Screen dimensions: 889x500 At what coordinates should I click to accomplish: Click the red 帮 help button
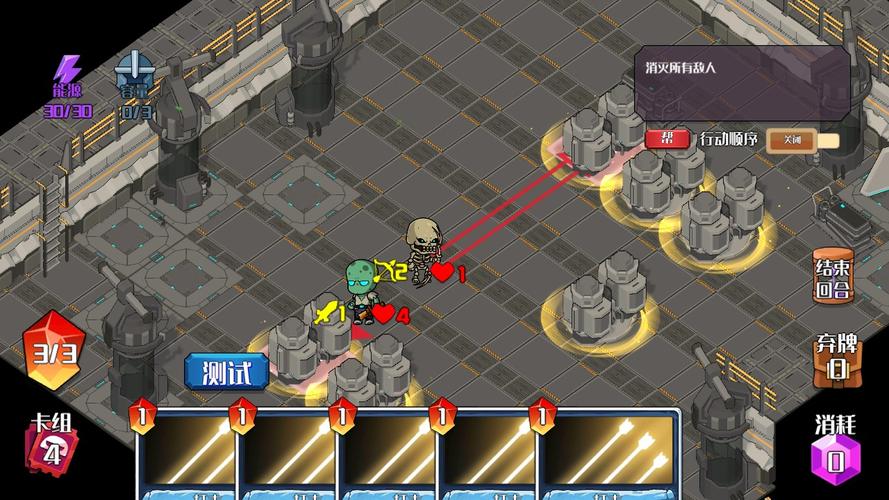pyautogui.click(x=666, y=139)
